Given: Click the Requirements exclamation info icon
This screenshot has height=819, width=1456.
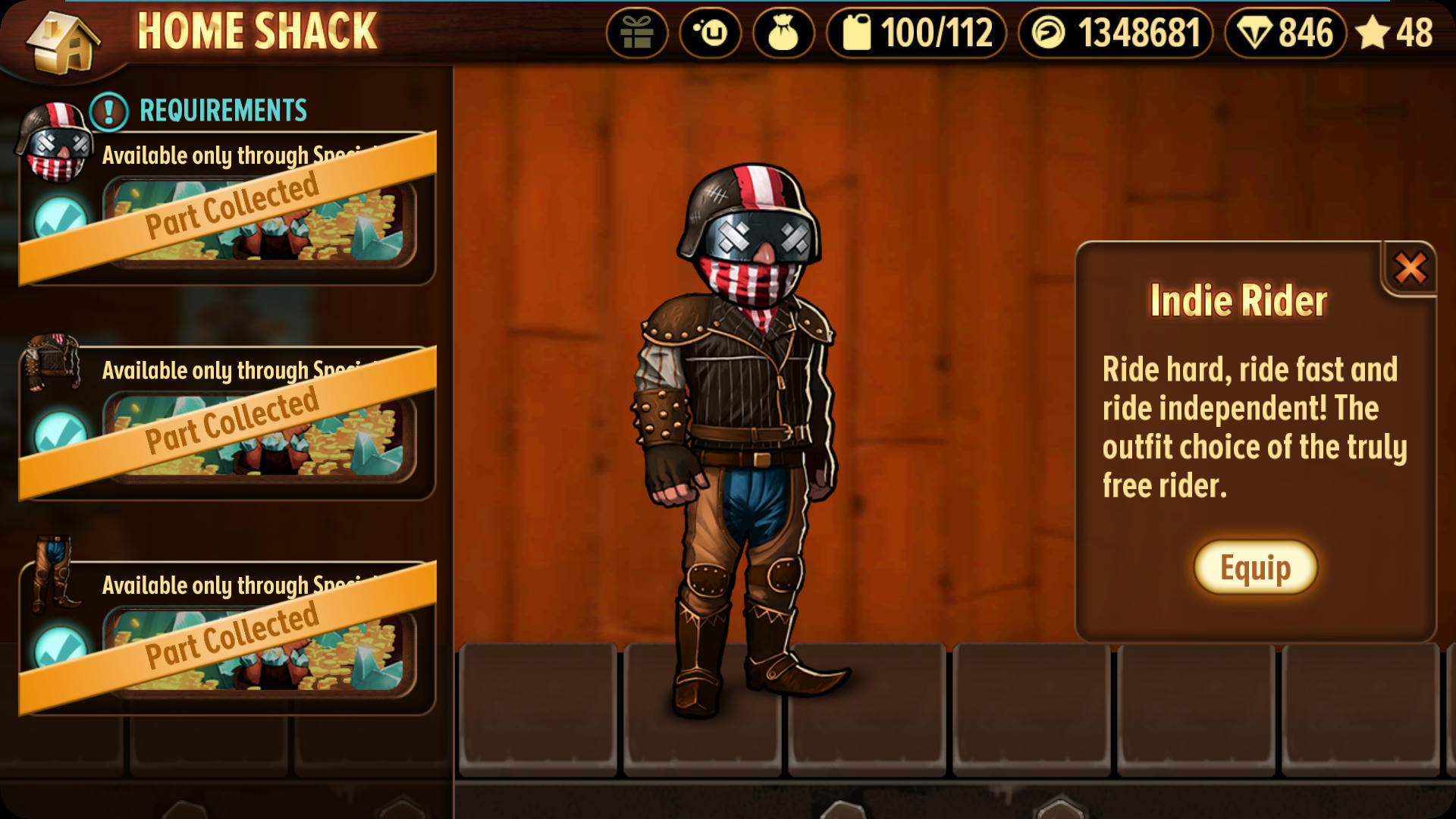Looking at the screenshot, I should point(109,111).
